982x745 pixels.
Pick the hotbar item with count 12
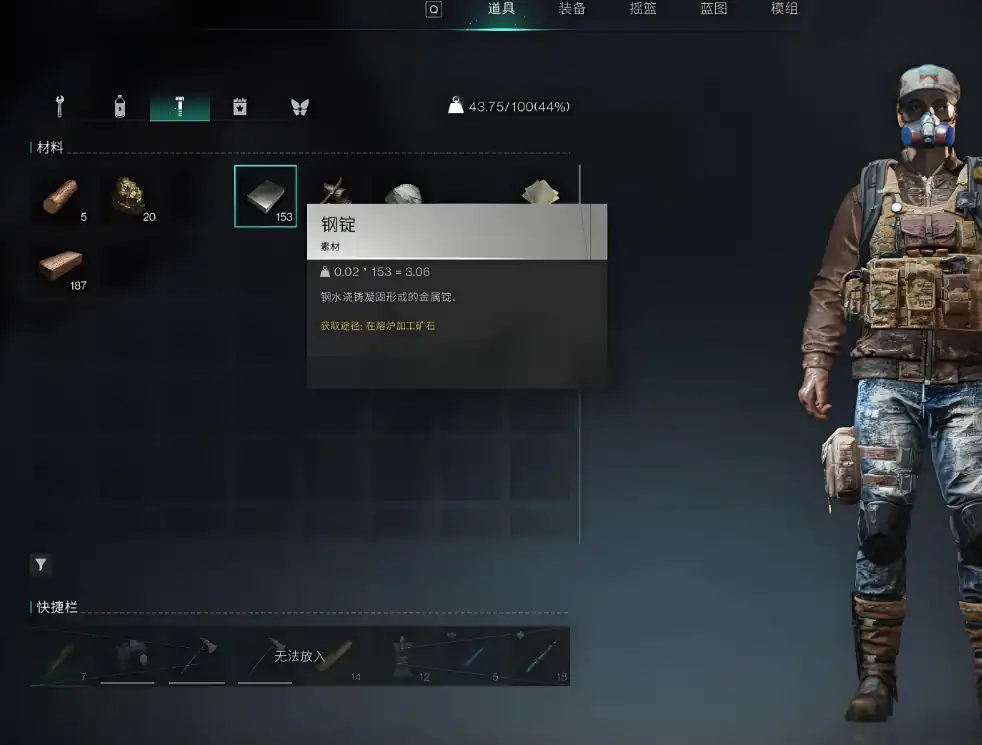pyautogui.click(x=403, y=656)
